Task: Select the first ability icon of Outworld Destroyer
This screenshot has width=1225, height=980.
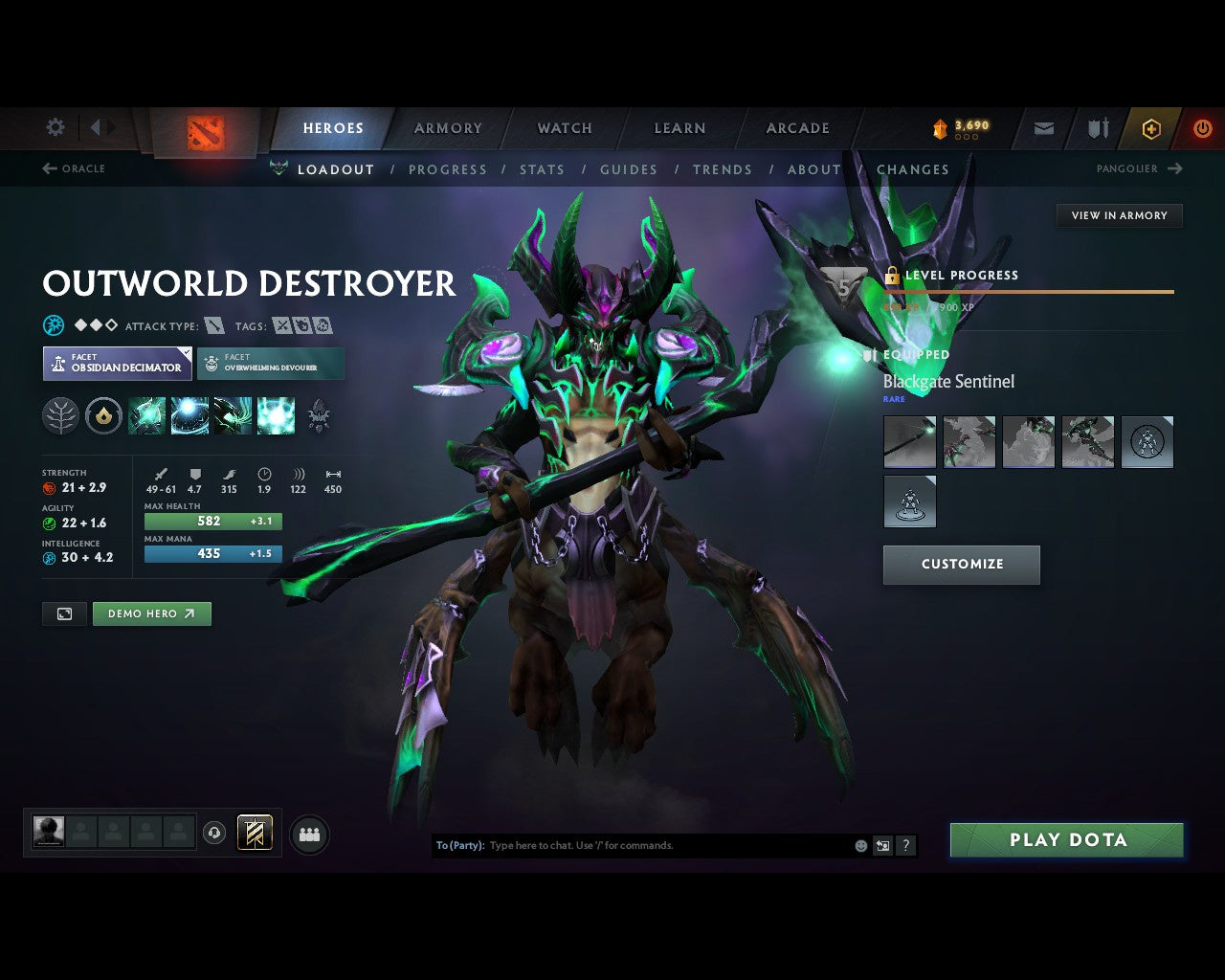Action: click(x=146, y=415)
